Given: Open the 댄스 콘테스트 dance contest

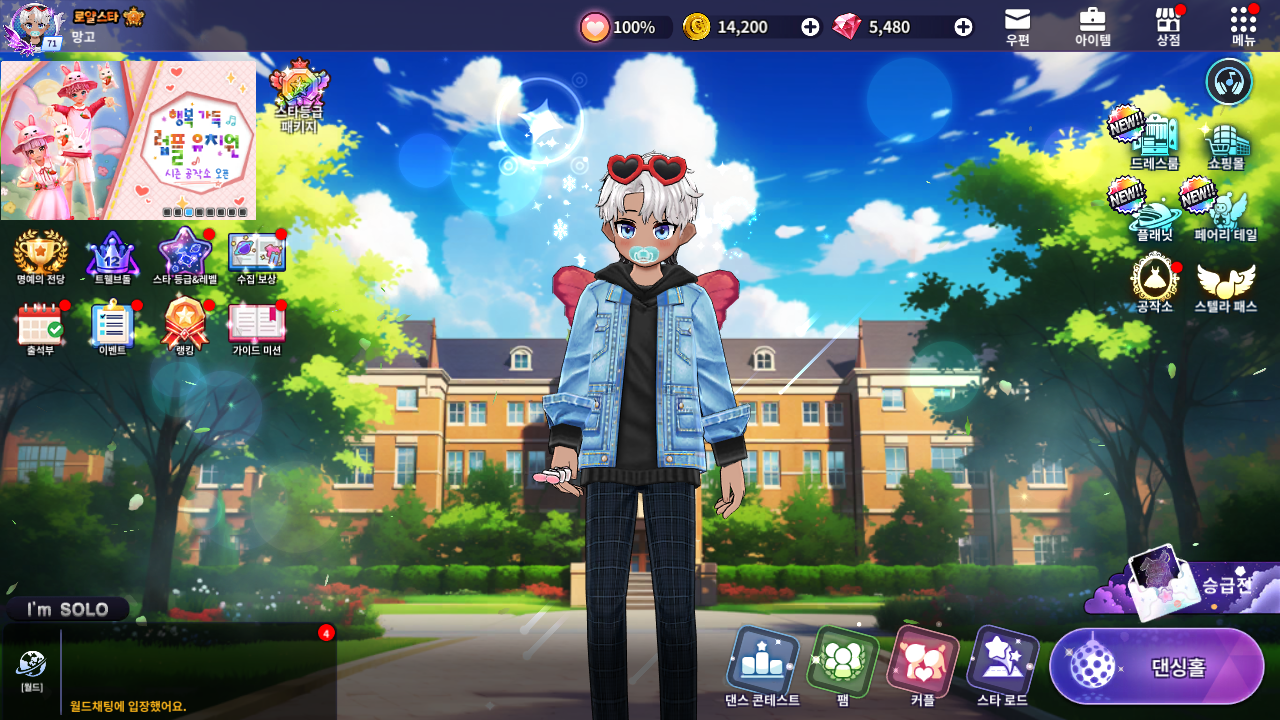Looking at the screenshot, I should (762, 665).
